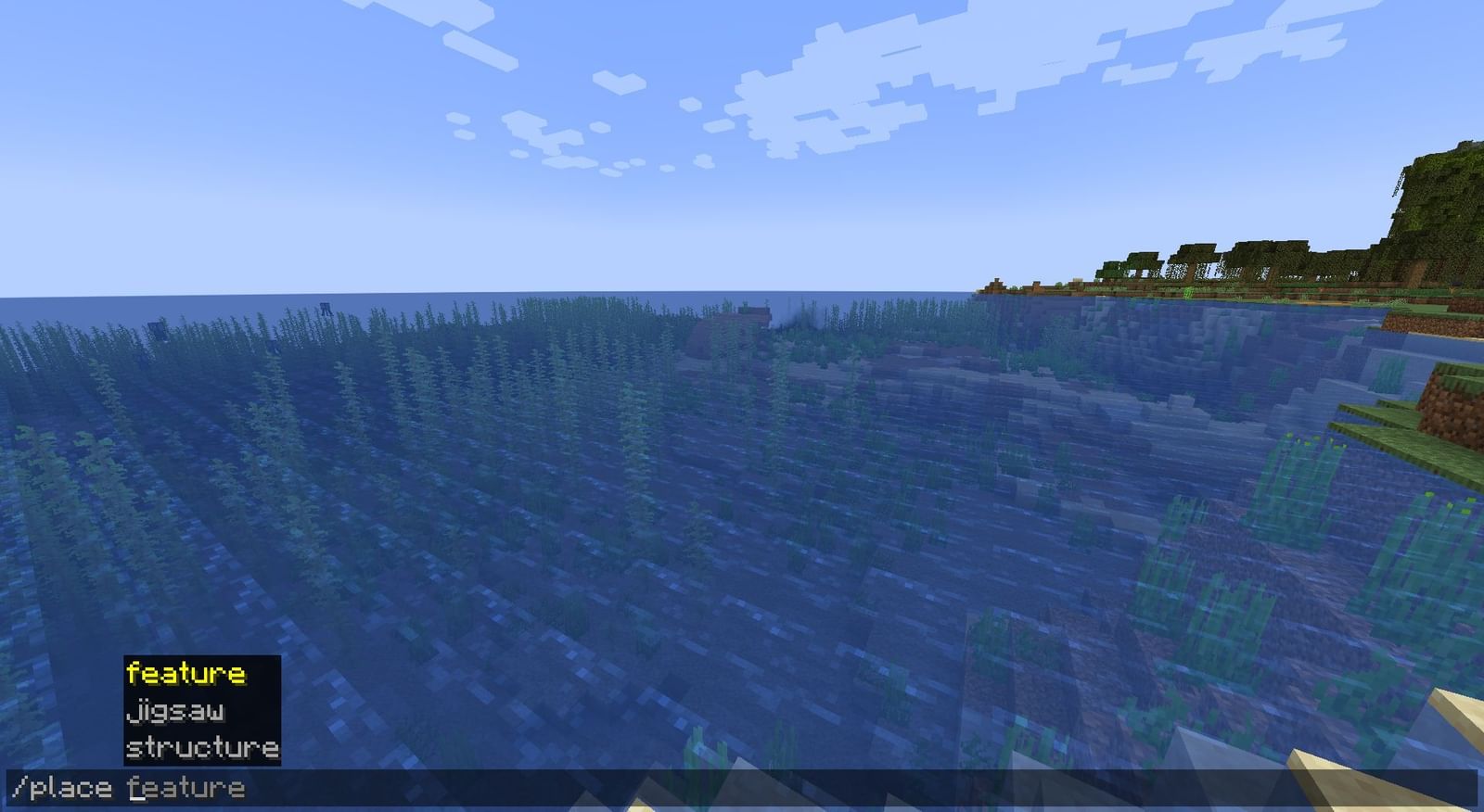Pick "structure" in the autocomplete popup

pyautogui.click(x=202, y=745)
